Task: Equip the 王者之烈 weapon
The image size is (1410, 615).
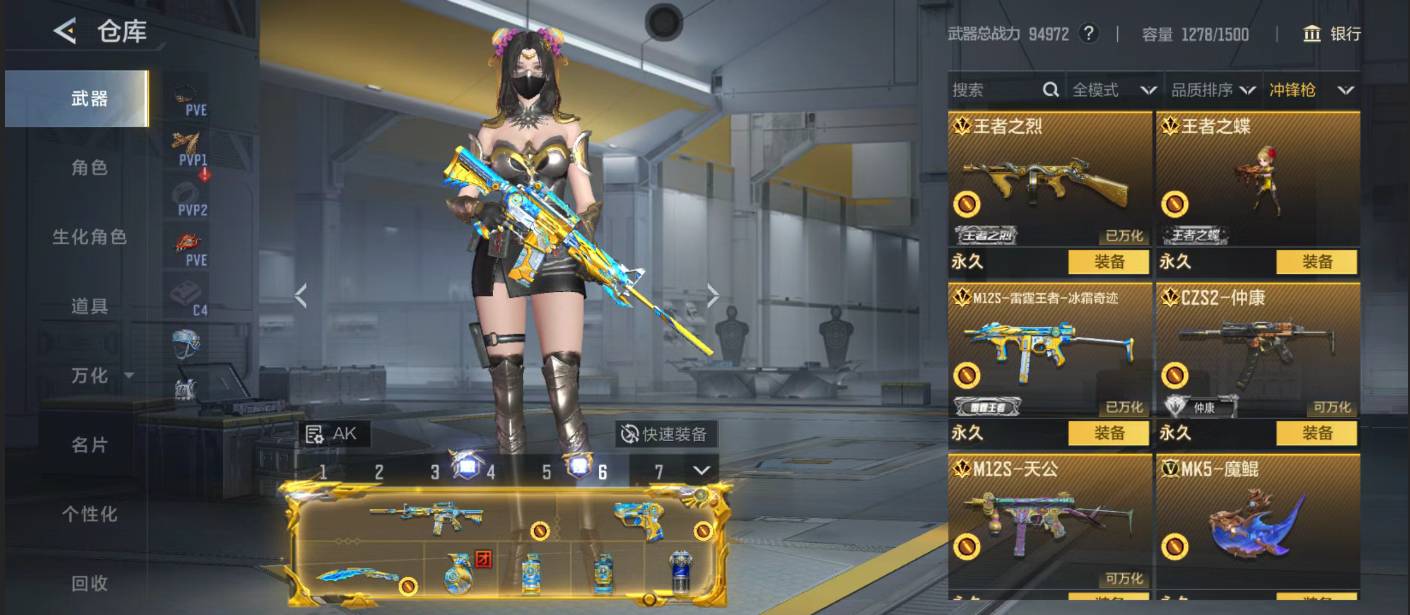Action: pyautogui.click(x=1109, y=262)
